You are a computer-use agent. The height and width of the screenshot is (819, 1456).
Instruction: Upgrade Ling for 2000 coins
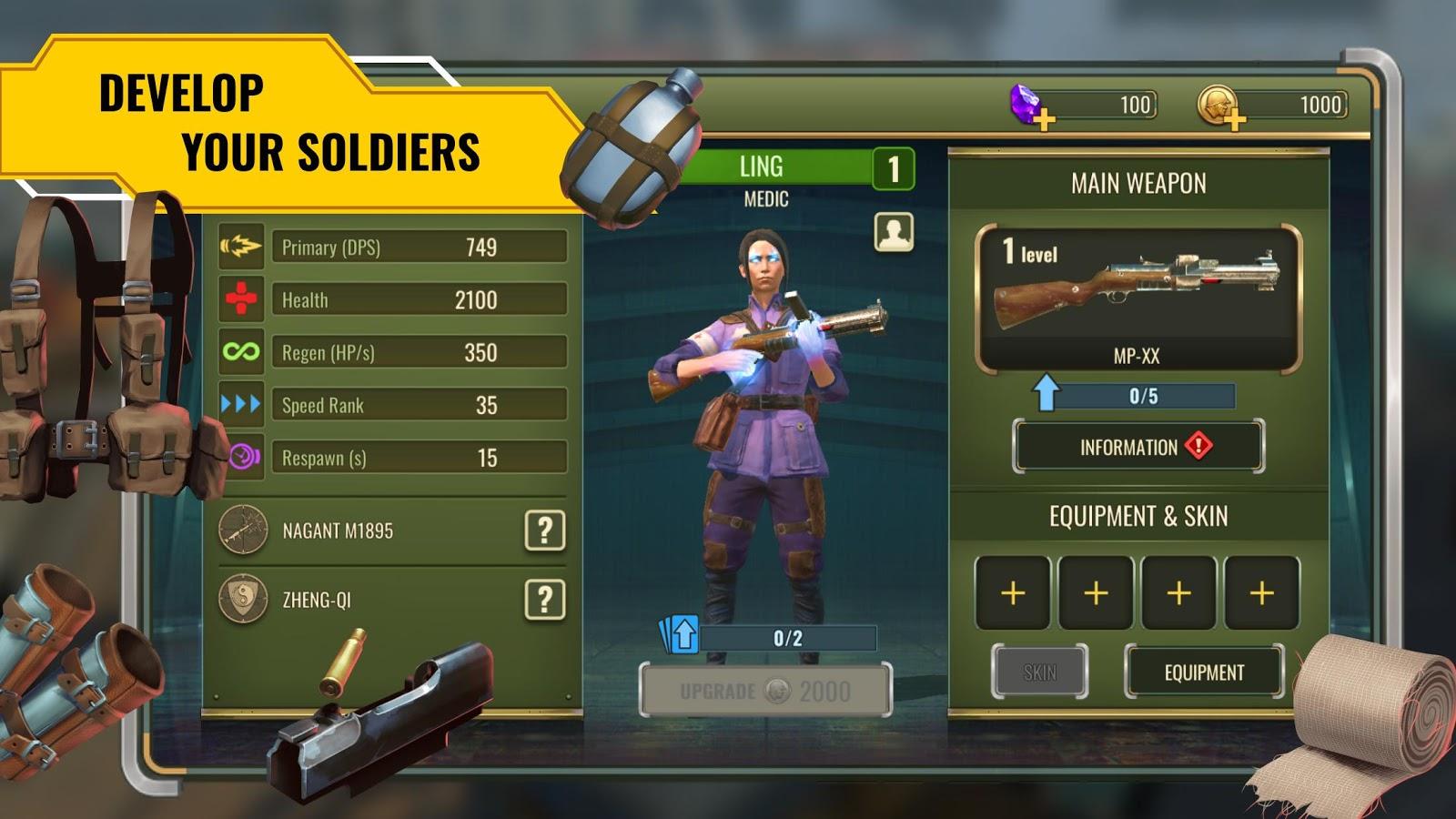click(x=765, y=691)
